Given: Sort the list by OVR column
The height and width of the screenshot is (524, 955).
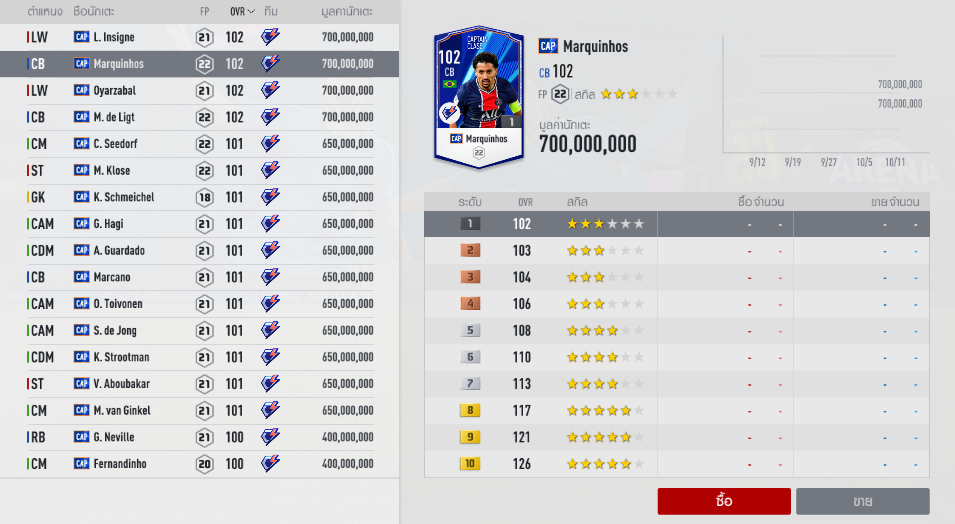Looking at the screenshot, I should pos(241,11).
